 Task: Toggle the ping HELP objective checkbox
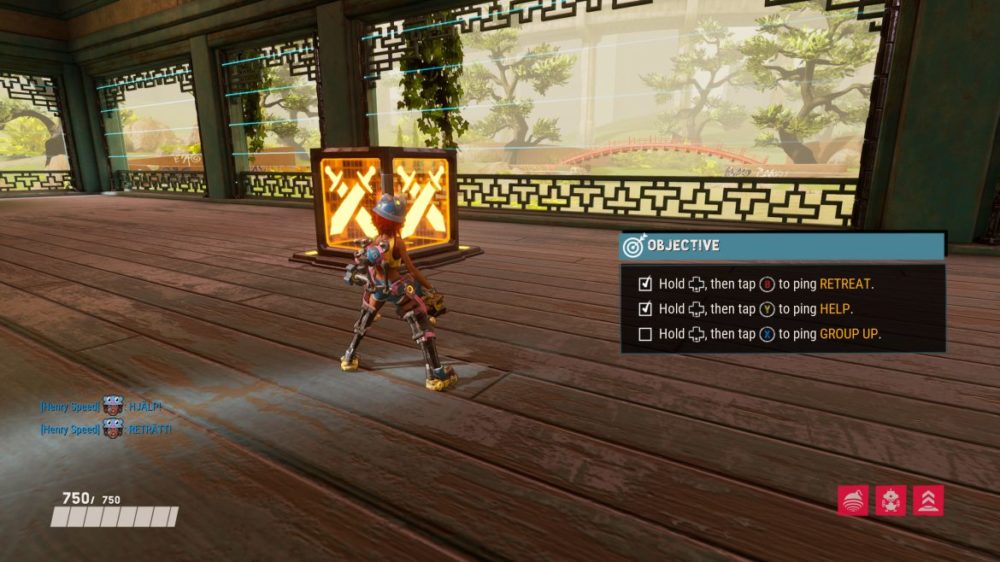pyautogui.click(x=645, y=309)
